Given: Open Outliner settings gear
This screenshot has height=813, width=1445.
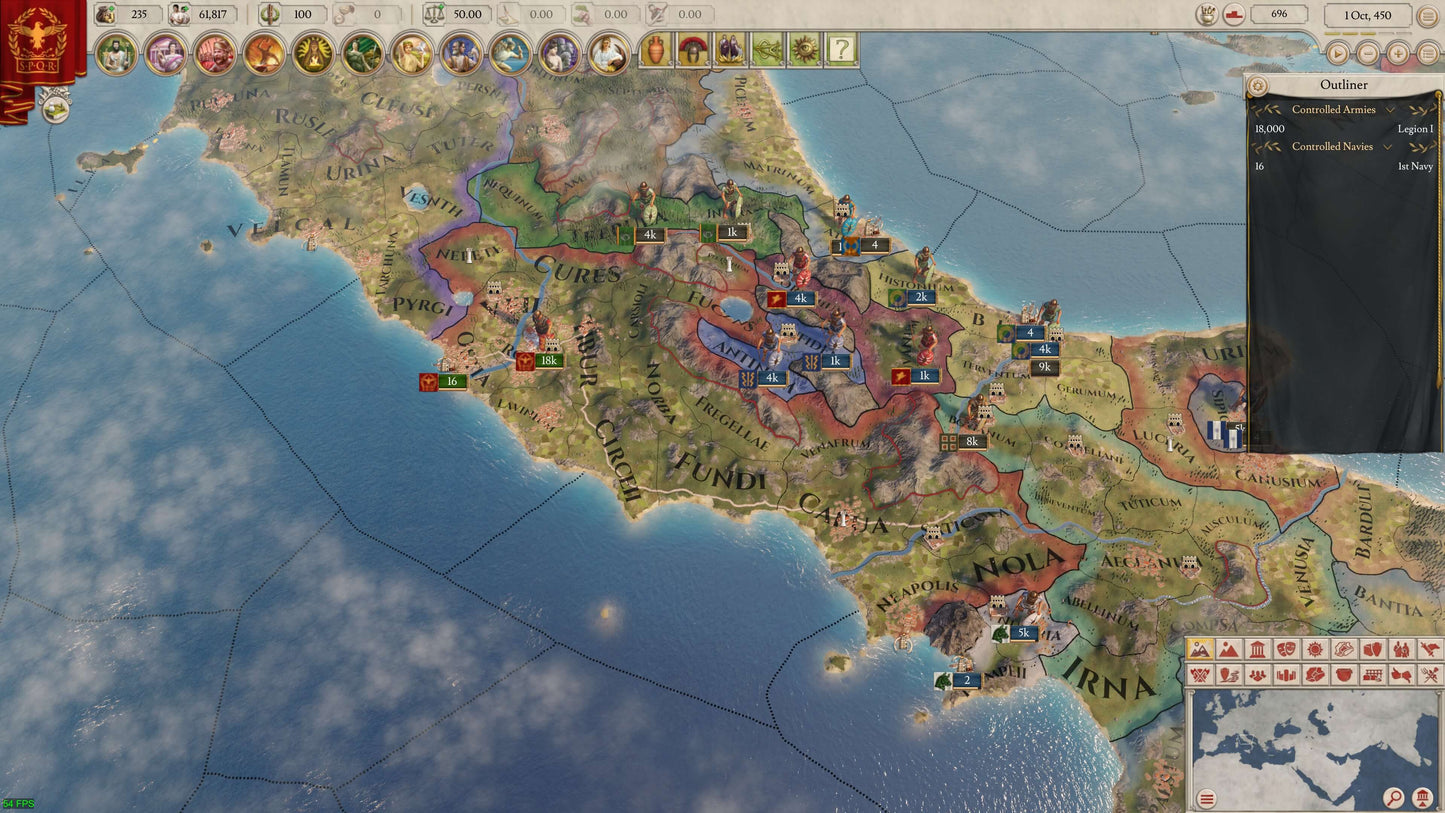Looking at the screenshot, I should point(1258,86).
